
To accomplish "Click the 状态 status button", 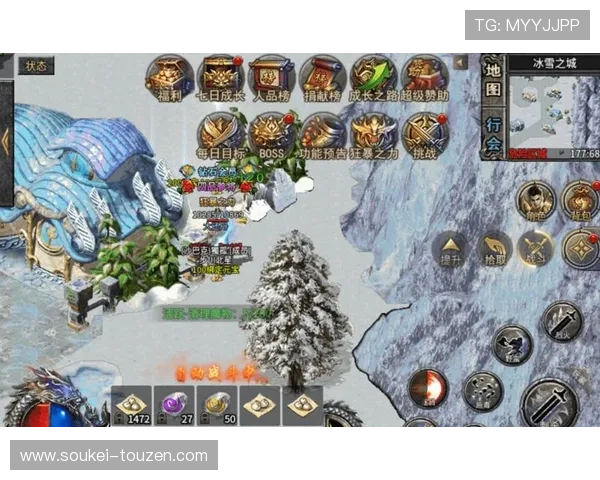I will point(36,66).
